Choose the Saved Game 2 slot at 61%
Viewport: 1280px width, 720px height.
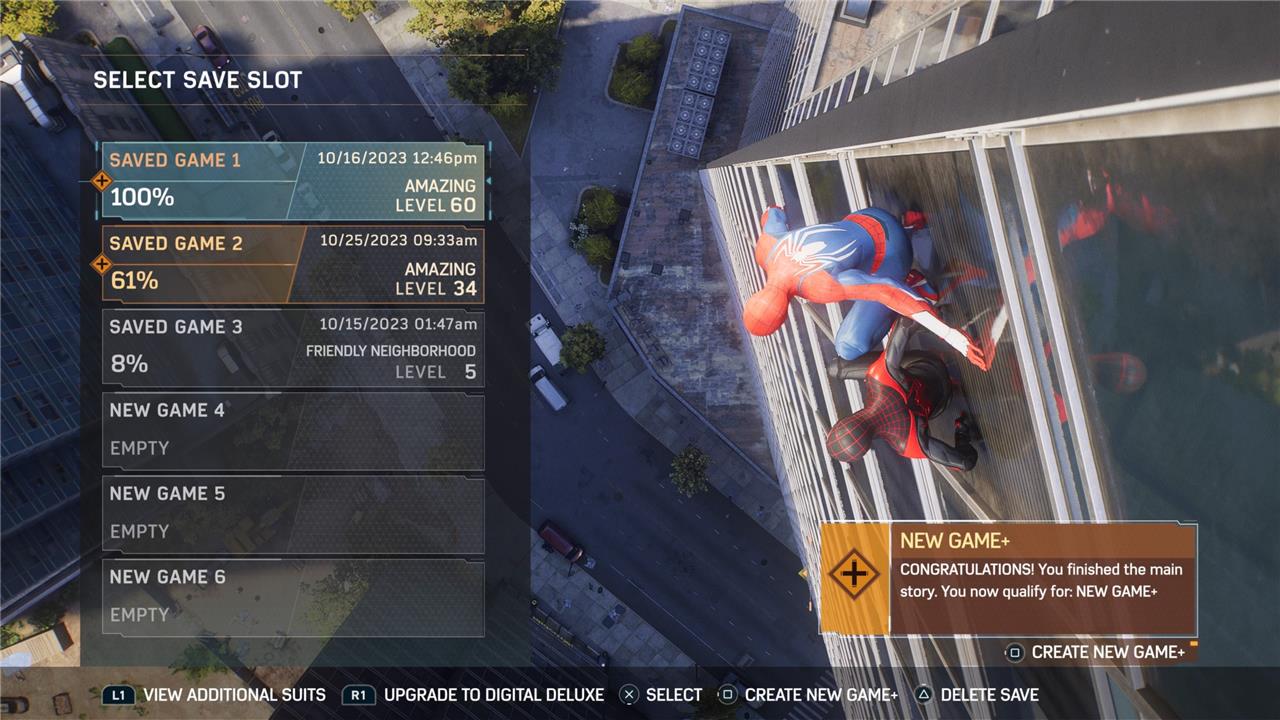coord(293,265)
